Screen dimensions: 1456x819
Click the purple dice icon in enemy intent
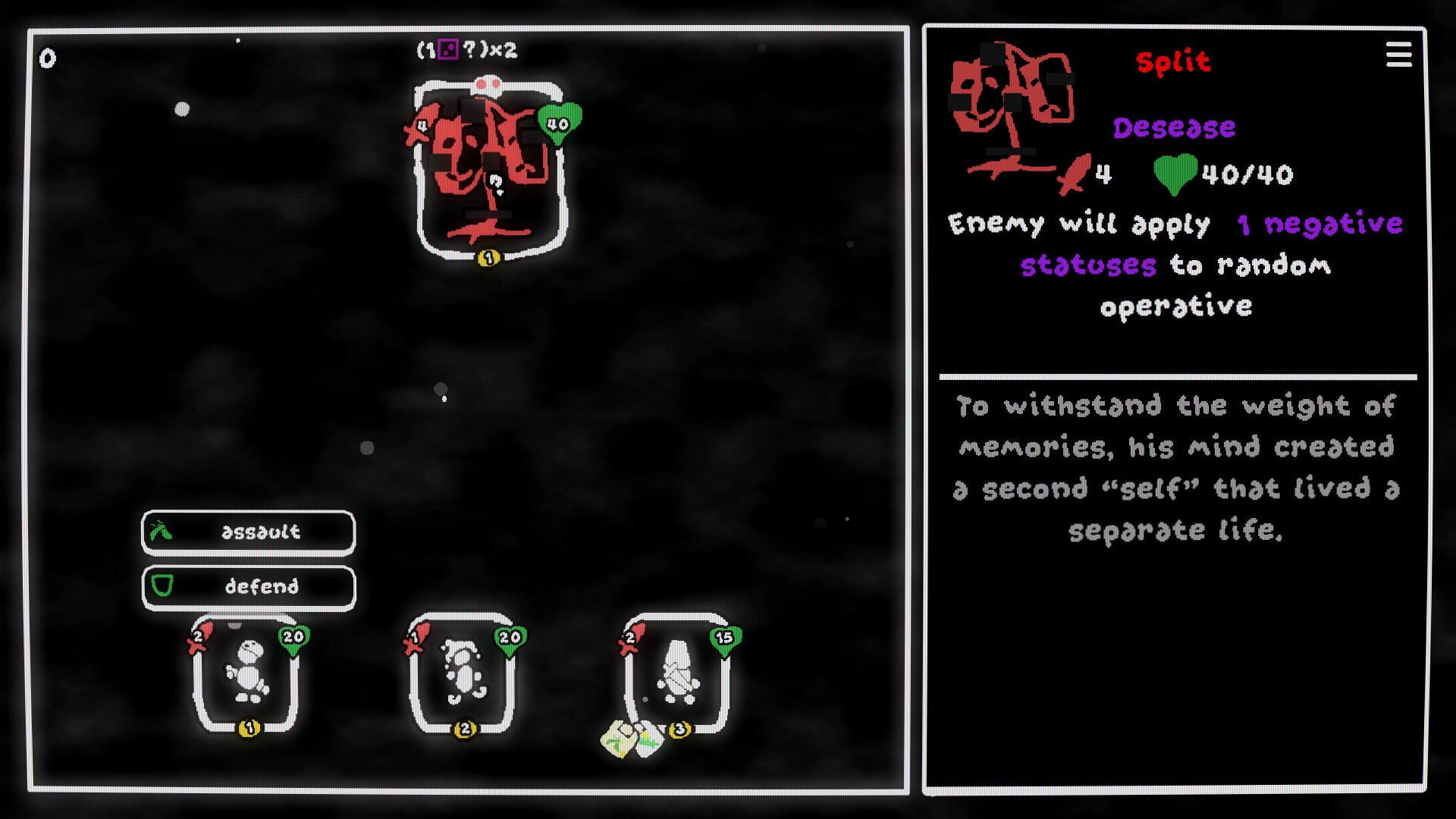pos(449,51)
